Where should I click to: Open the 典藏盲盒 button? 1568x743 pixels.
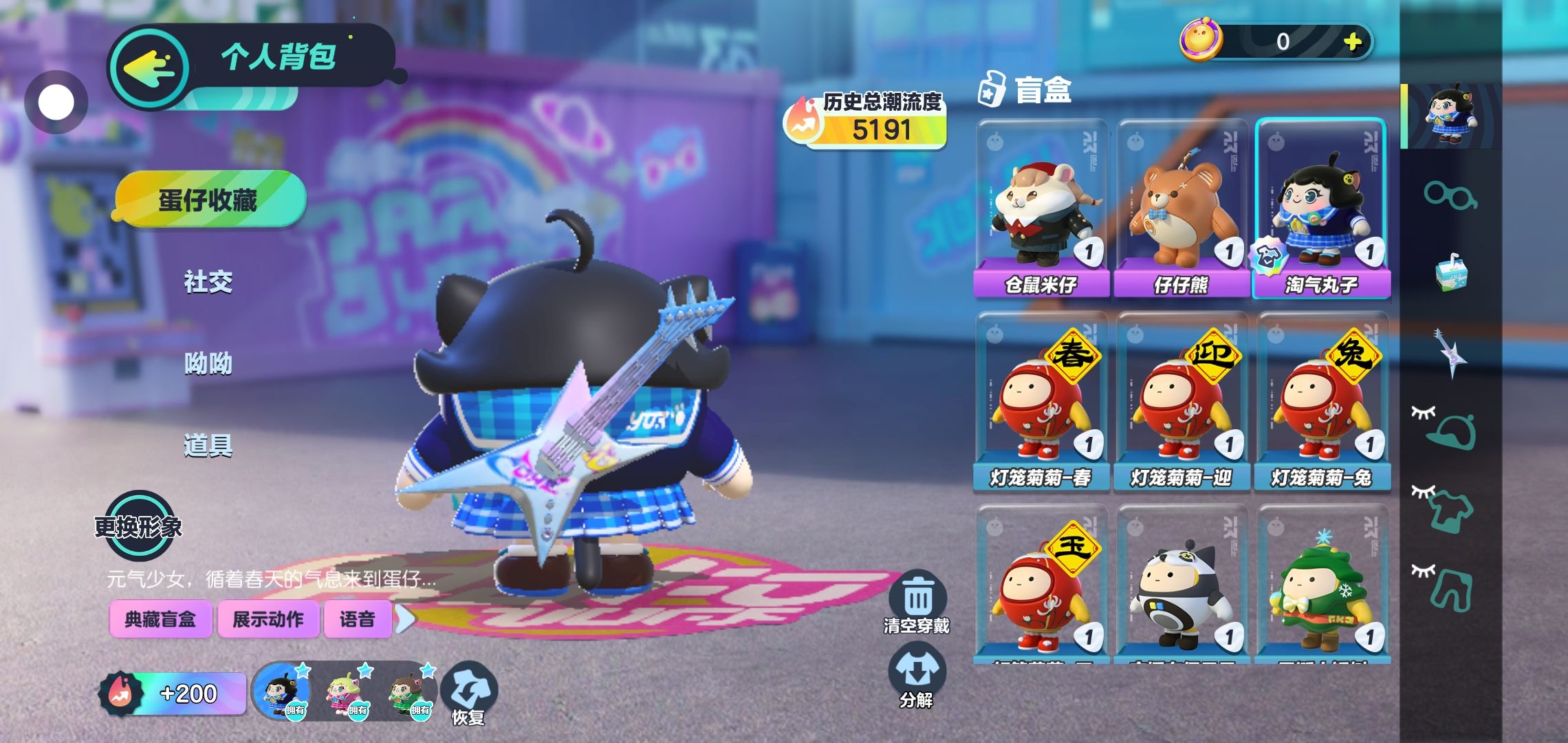pyautogui.click(x=160, y=619)
